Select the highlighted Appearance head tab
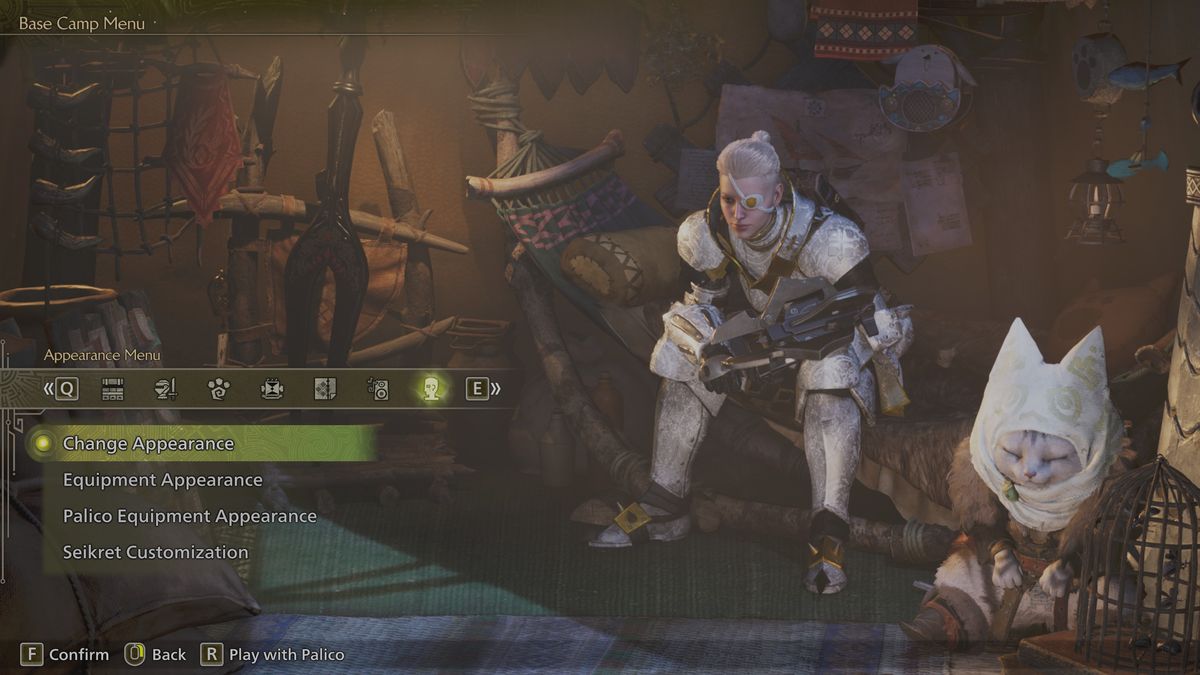The width and height of the screenshot is (1200, 675). click(x=431, y=389)
